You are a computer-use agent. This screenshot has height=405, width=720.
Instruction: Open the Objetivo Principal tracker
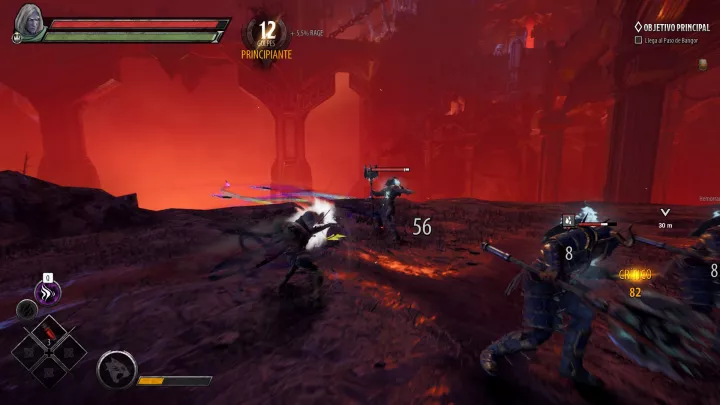675,27
